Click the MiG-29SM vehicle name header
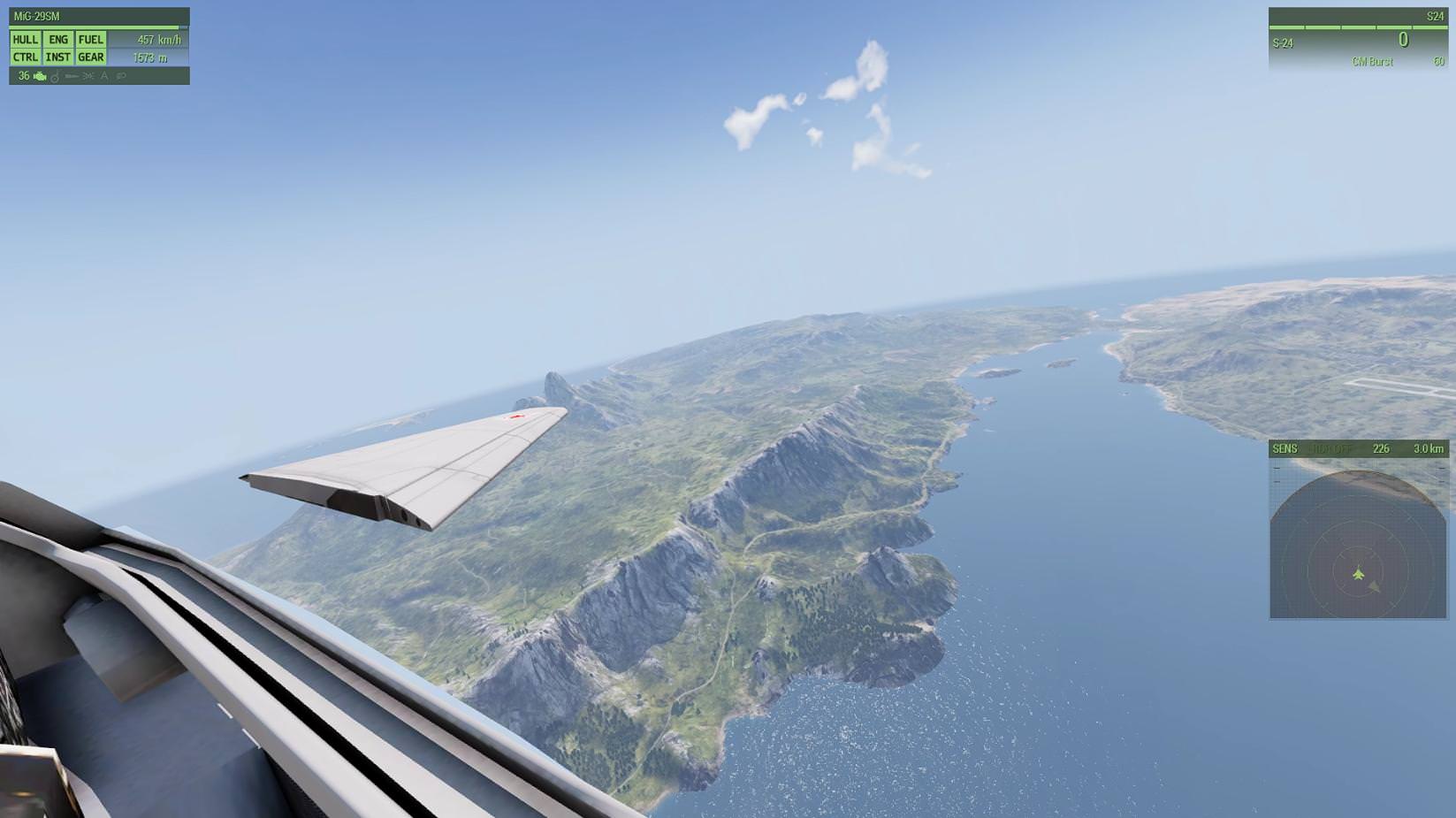Image resolution: width=1456 pixels, height=818 pixels. (x=37, y=17)
